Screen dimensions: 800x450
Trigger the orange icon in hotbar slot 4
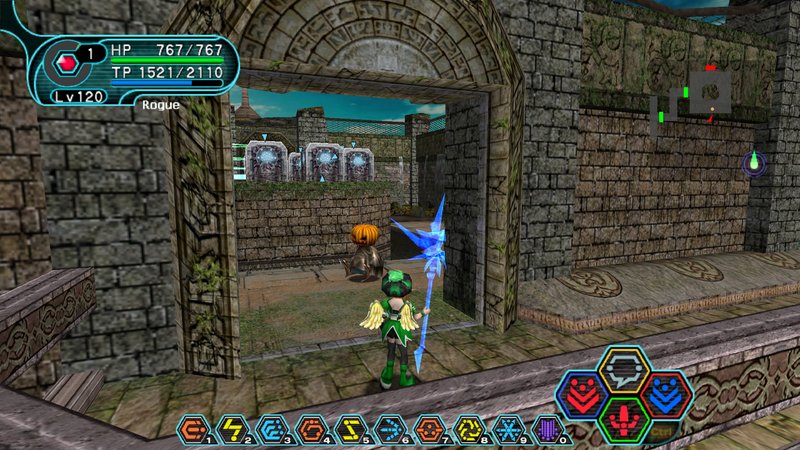[308, 429]
